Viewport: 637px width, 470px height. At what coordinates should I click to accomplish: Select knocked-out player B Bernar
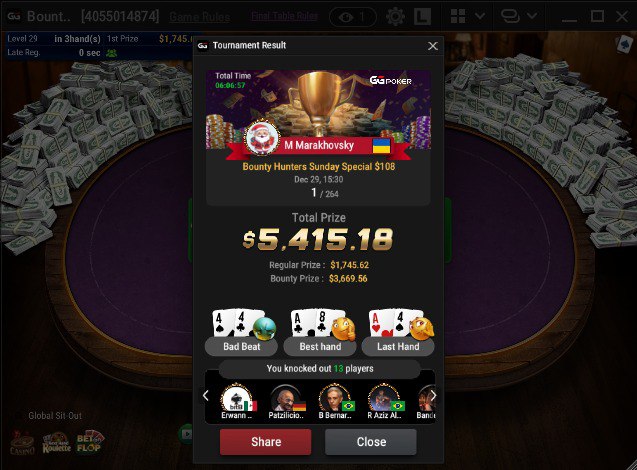click(334, 400)
